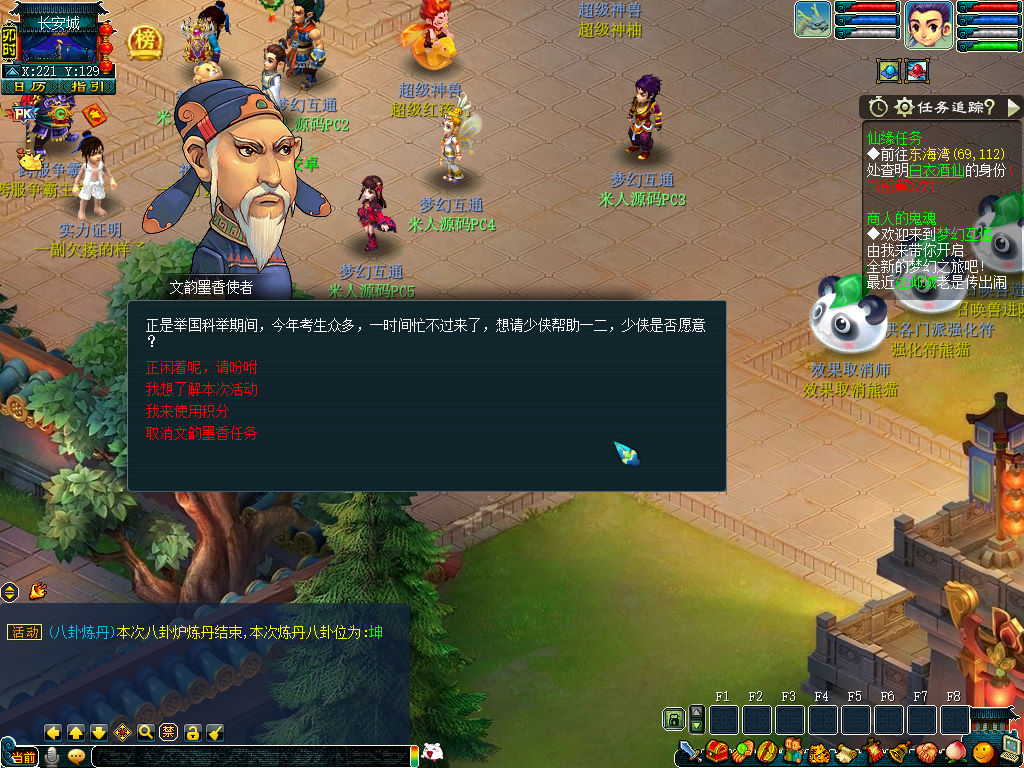
Task: Open the red envelope icon
Action: pos(94,116)
